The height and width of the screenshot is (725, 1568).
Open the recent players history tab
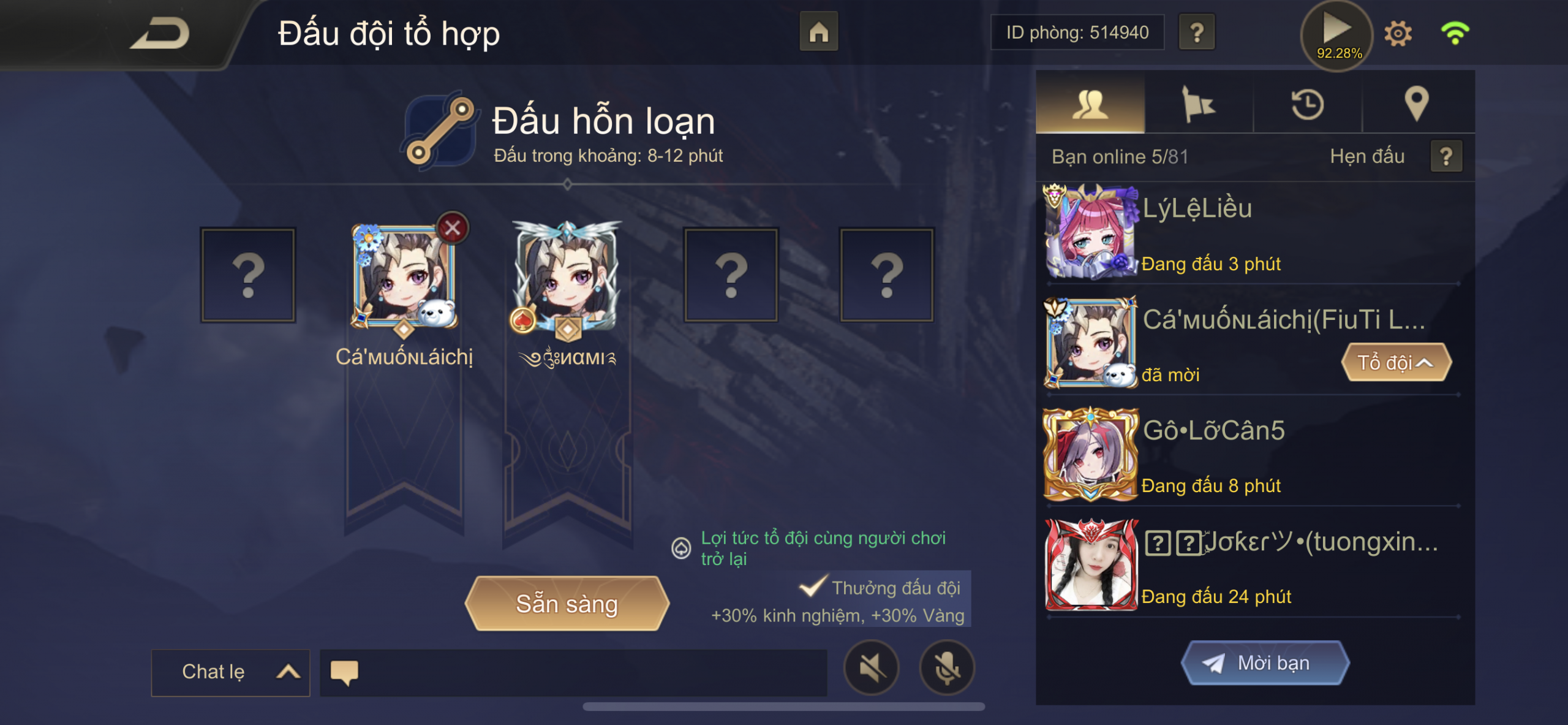[1308, 103]
